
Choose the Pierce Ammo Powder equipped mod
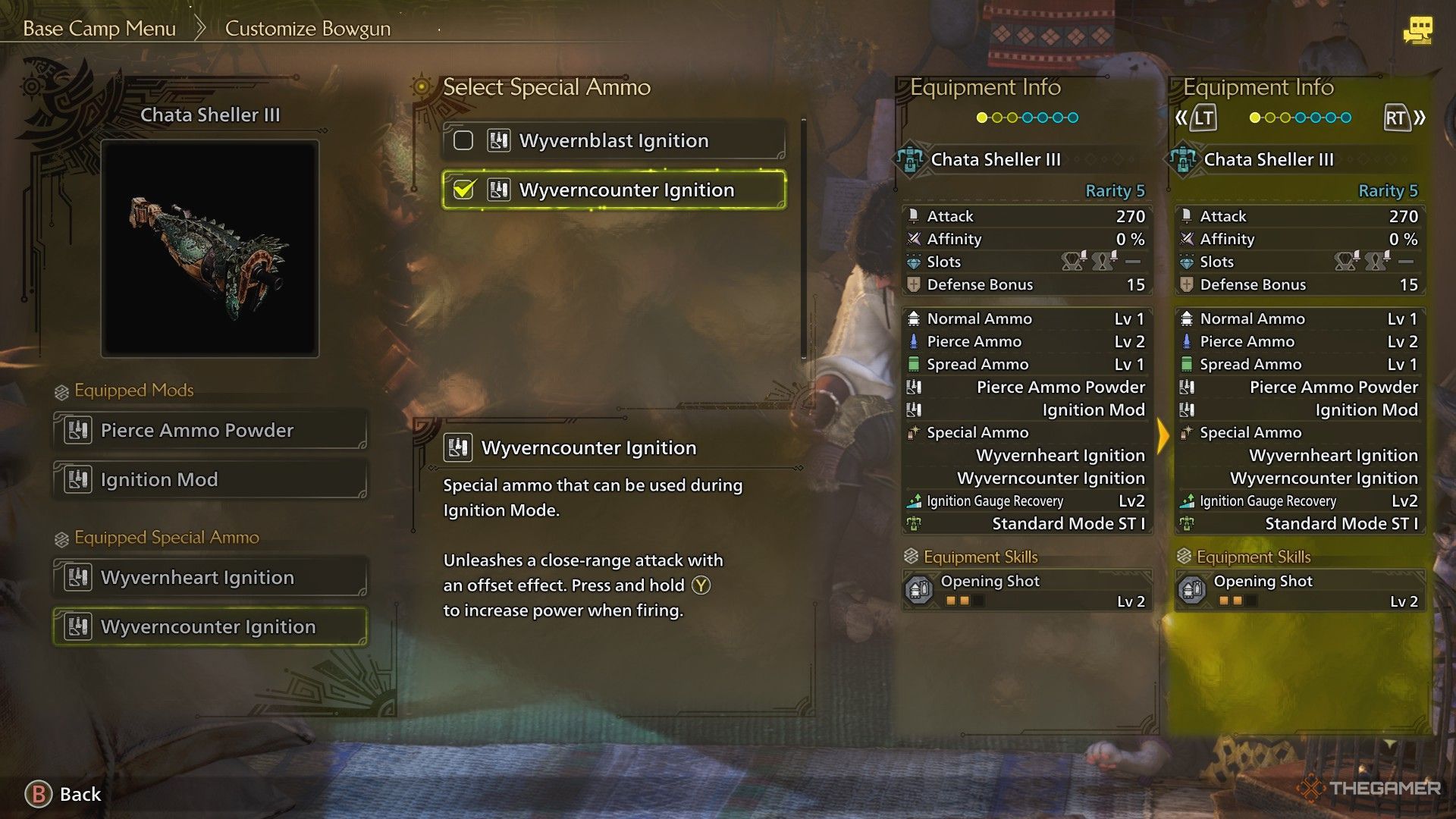point(210,431)
